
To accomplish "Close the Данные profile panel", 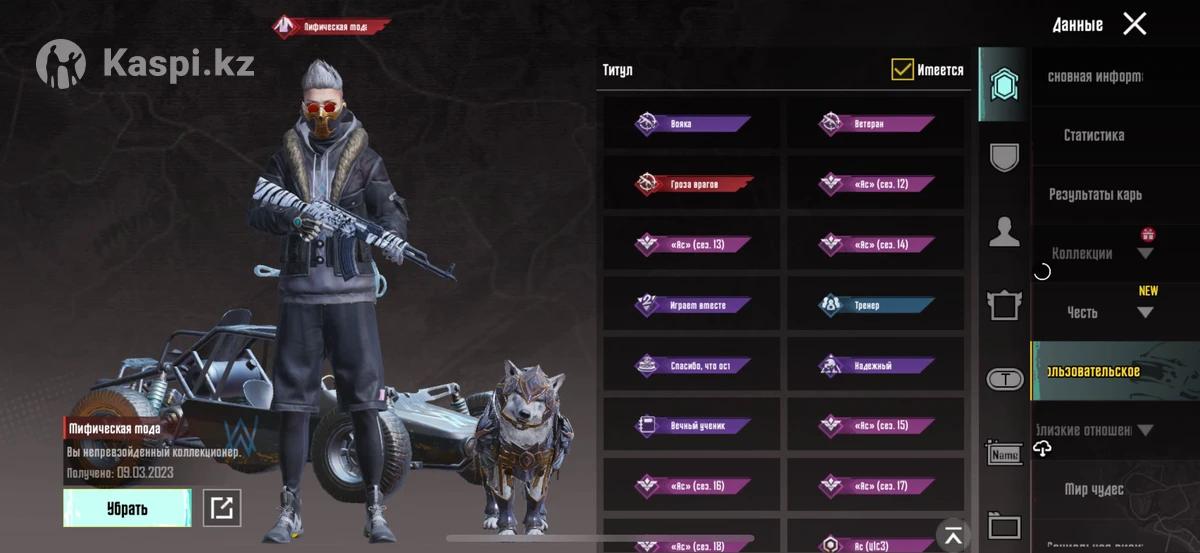I will coord(1134,24).
